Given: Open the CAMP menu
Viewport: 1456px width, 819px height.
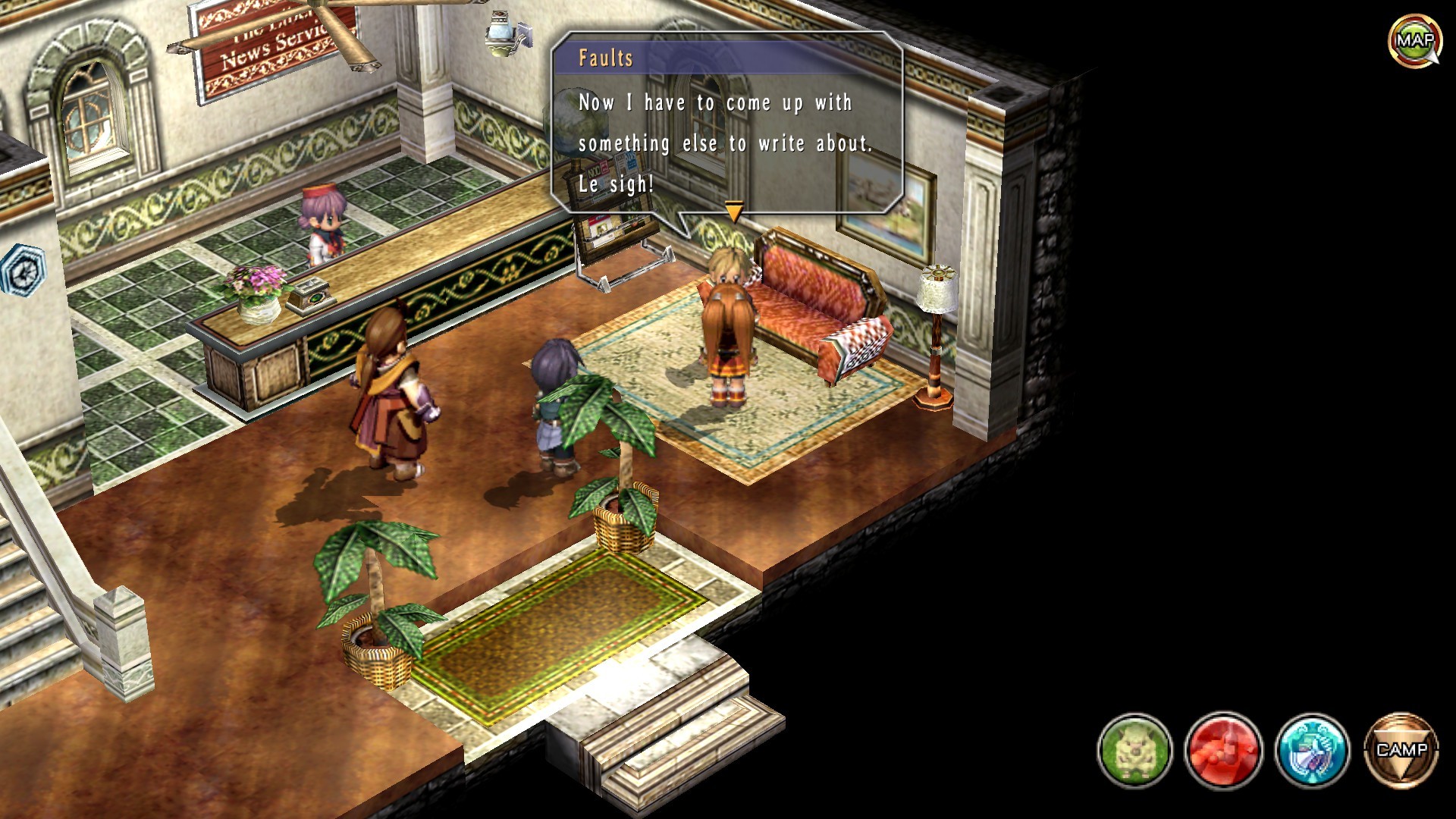Looking at the screenshot, I should (1401, 750).
